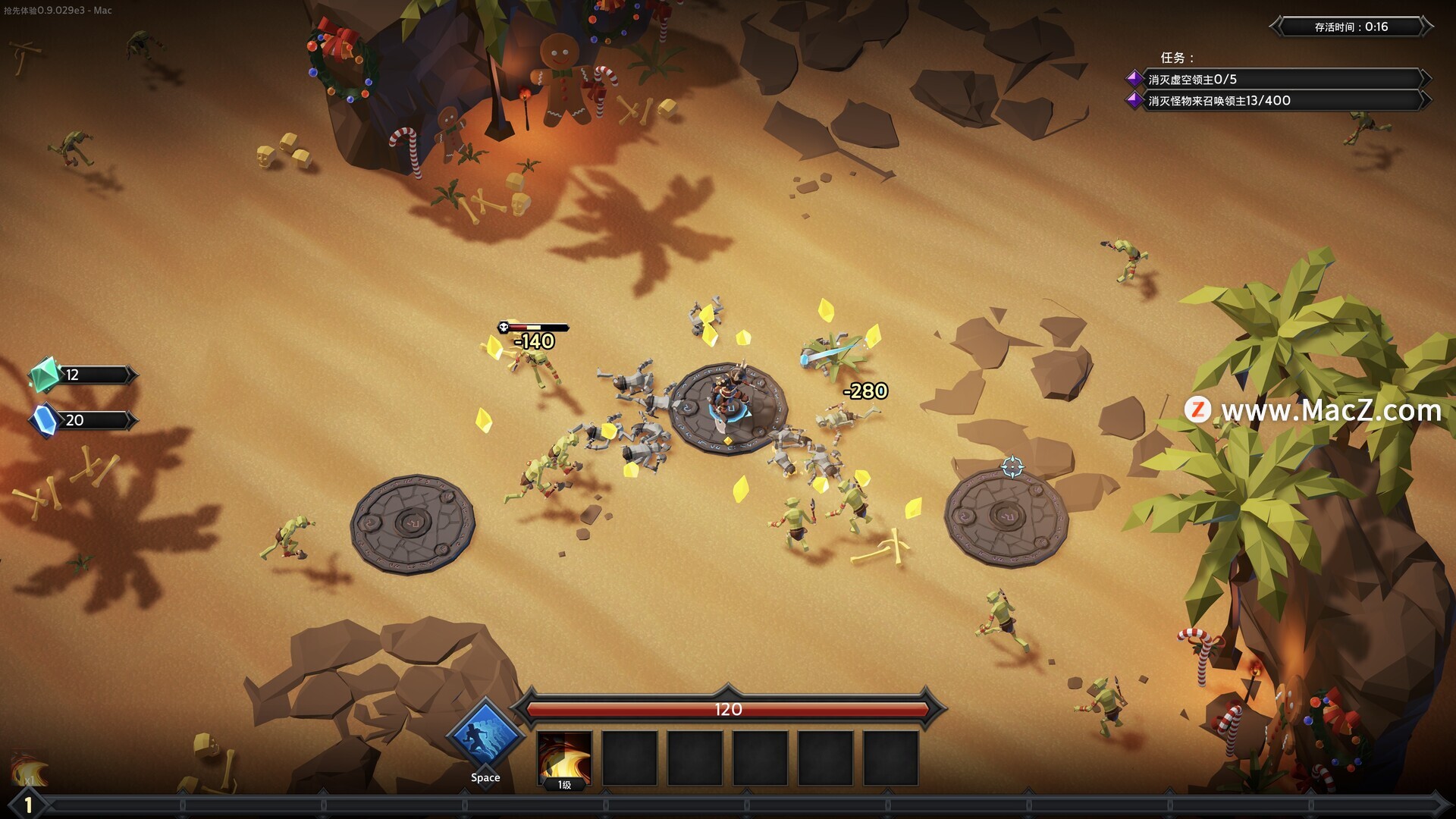Click the blue crystal currency icon
Viewport: 1456px width, 819px height.
(x=45, y=420)
